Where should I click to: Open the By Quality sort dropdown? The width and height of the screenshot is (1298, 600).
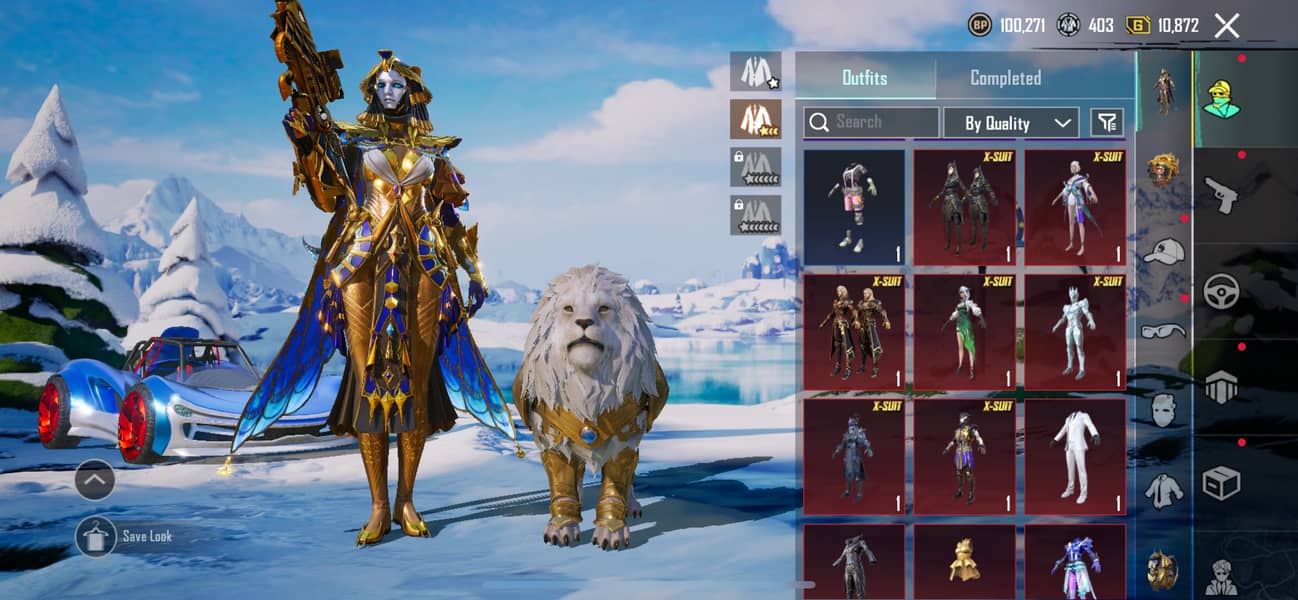tap(1010, 123)
